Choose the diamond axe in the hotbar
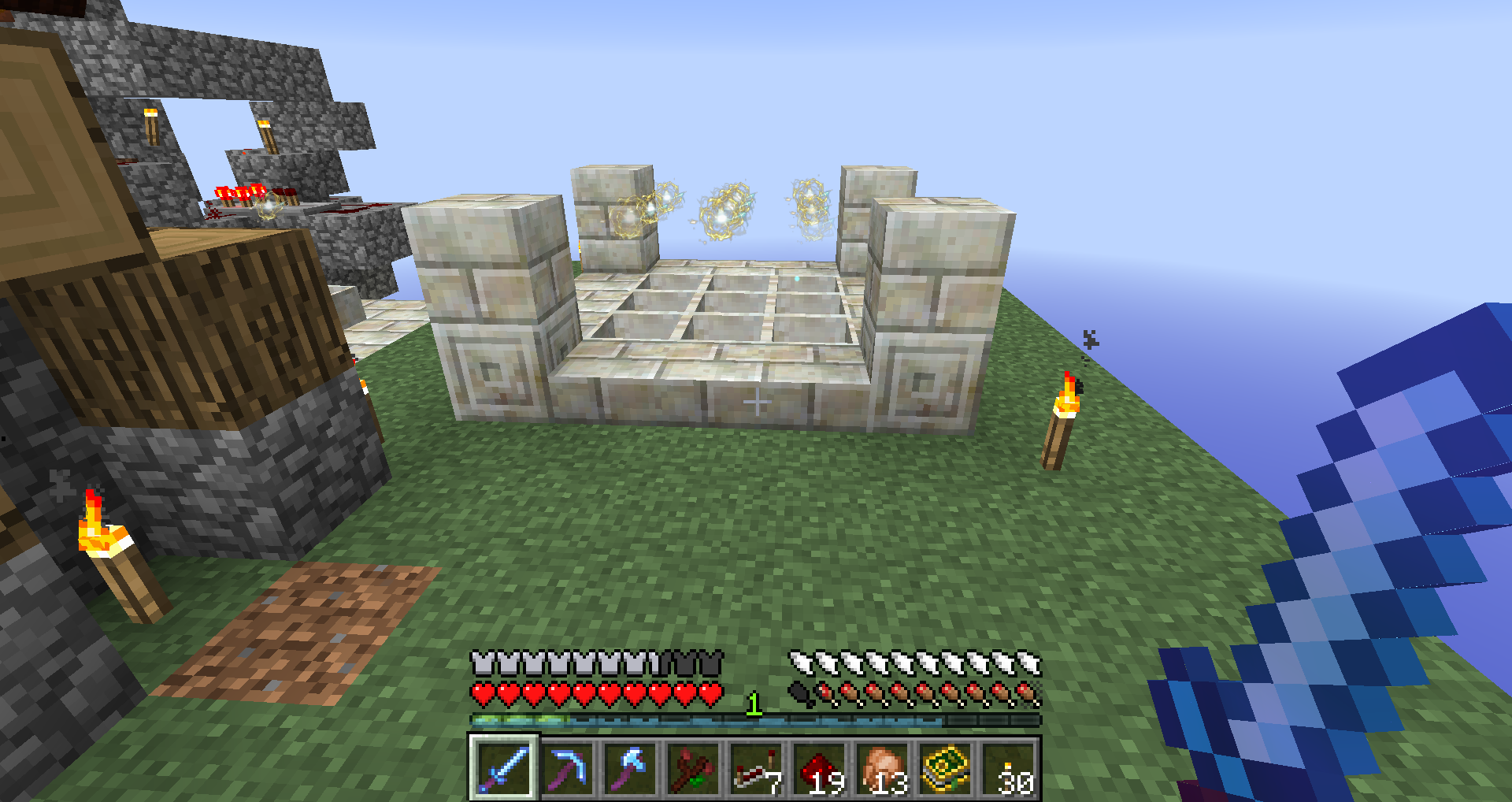Screen dimensions: 1512x802 (x=630, y=768)
